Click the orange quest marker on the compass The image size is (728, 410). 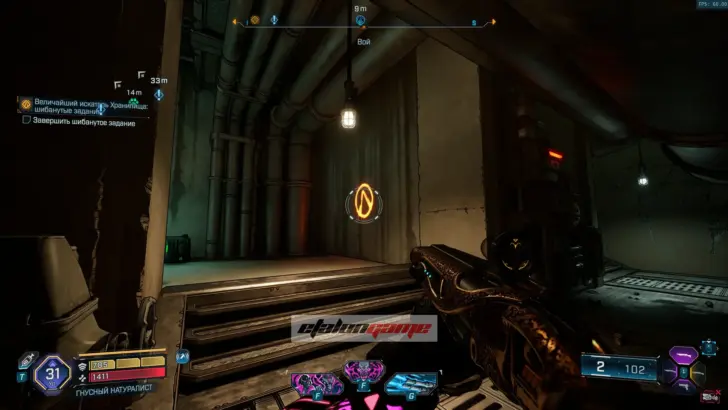click(x=255, y=20)
